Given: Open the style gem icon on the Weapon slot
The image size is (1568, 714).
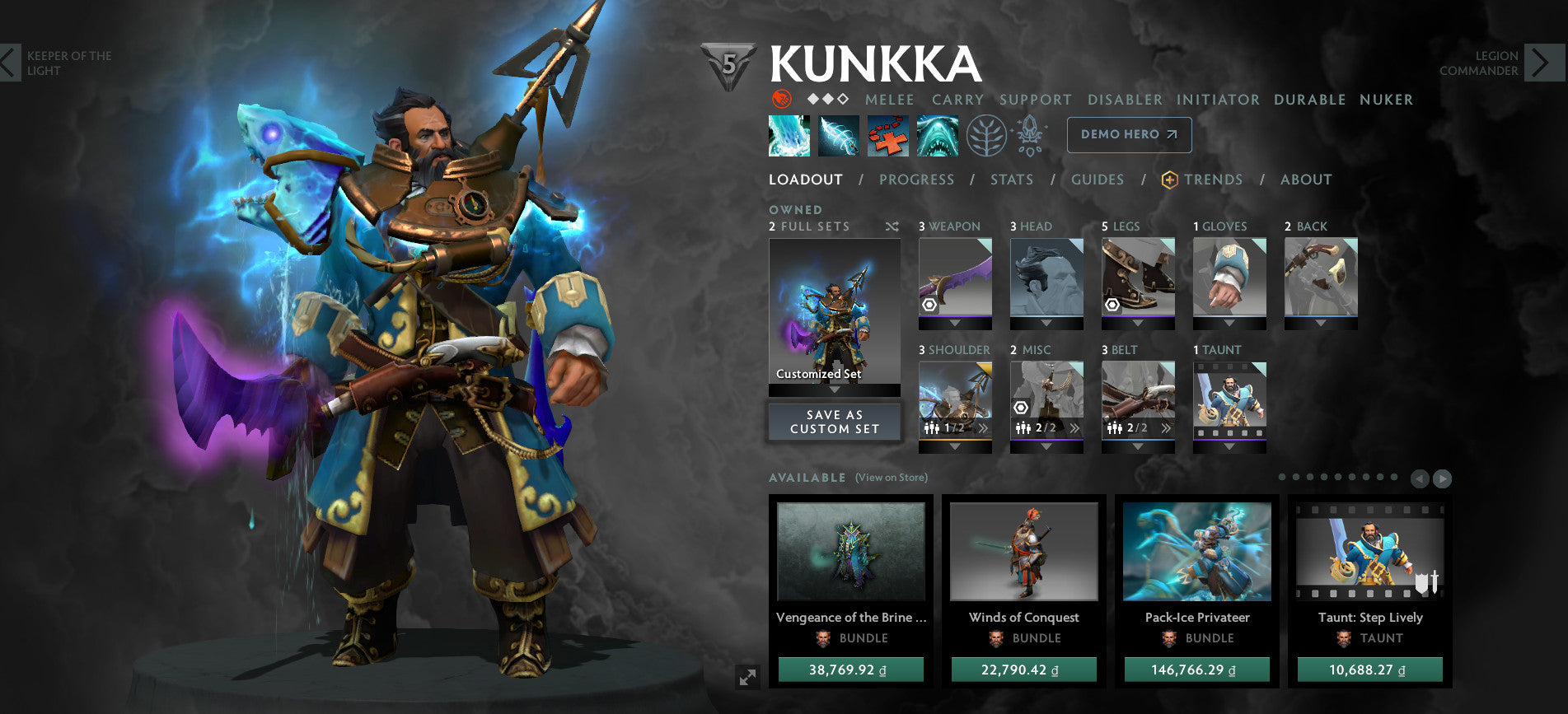Looking at the screenshot, I should coord(929,305).
